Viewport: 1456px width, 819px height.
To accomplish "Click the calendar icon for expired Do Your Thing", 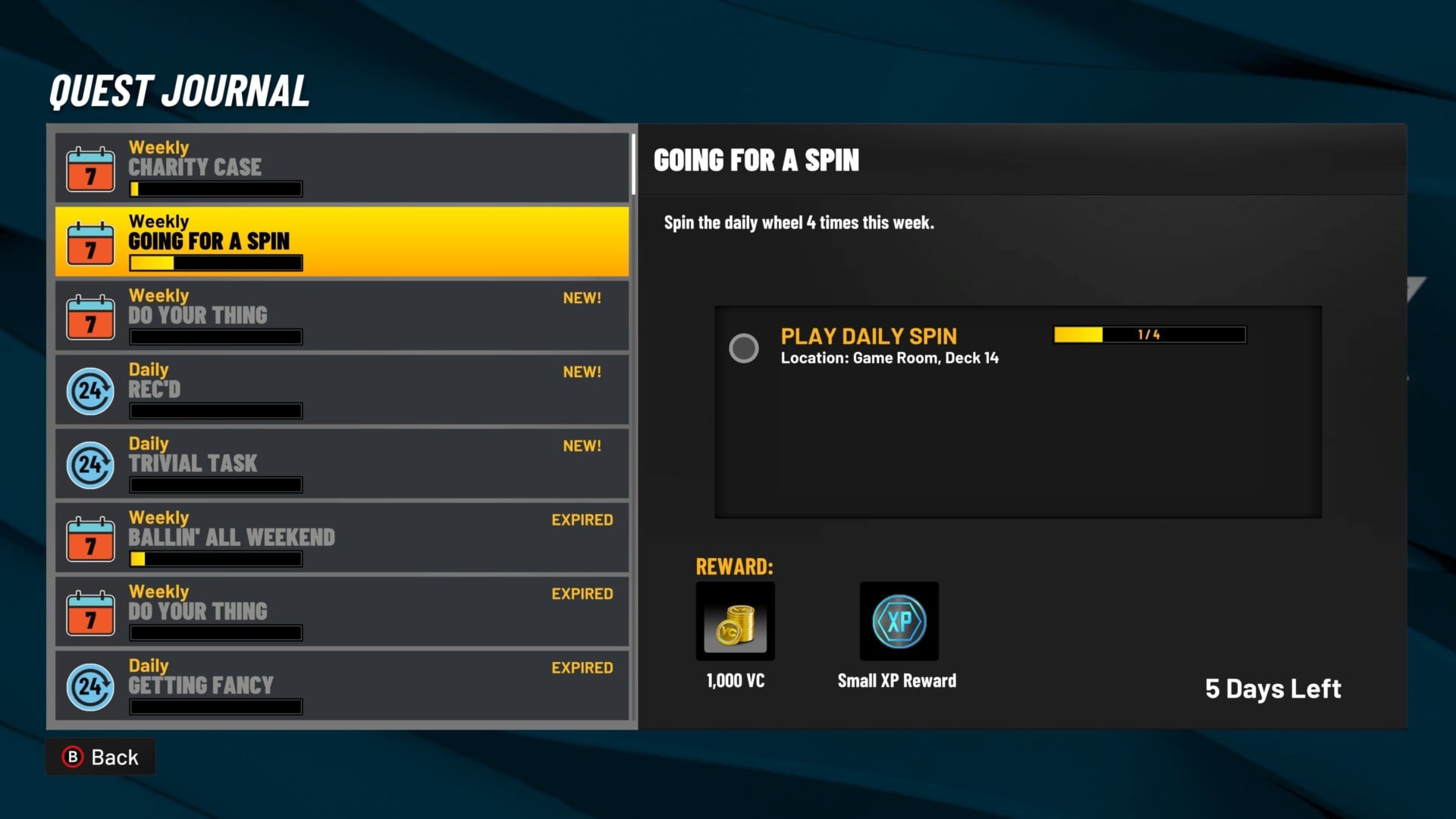I will [x=90, y=612].
